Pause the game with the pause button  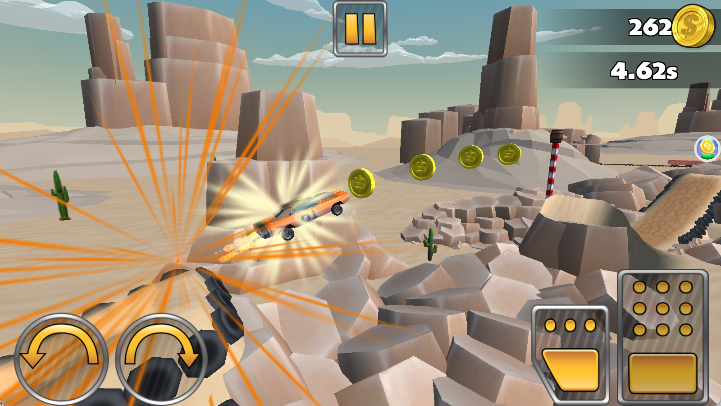(359, 28)
